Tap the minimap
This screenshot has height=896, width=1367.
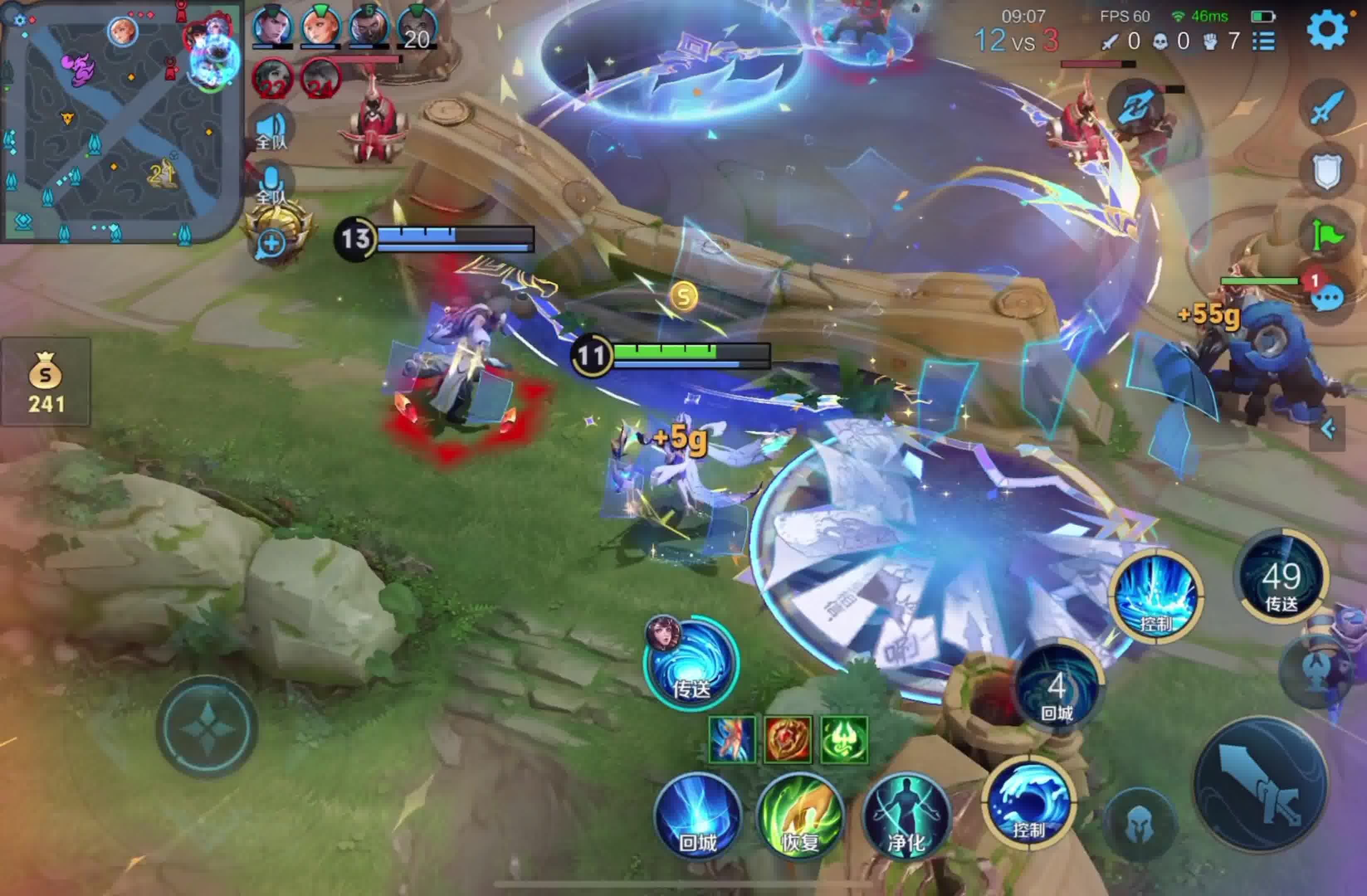[121, 121]
